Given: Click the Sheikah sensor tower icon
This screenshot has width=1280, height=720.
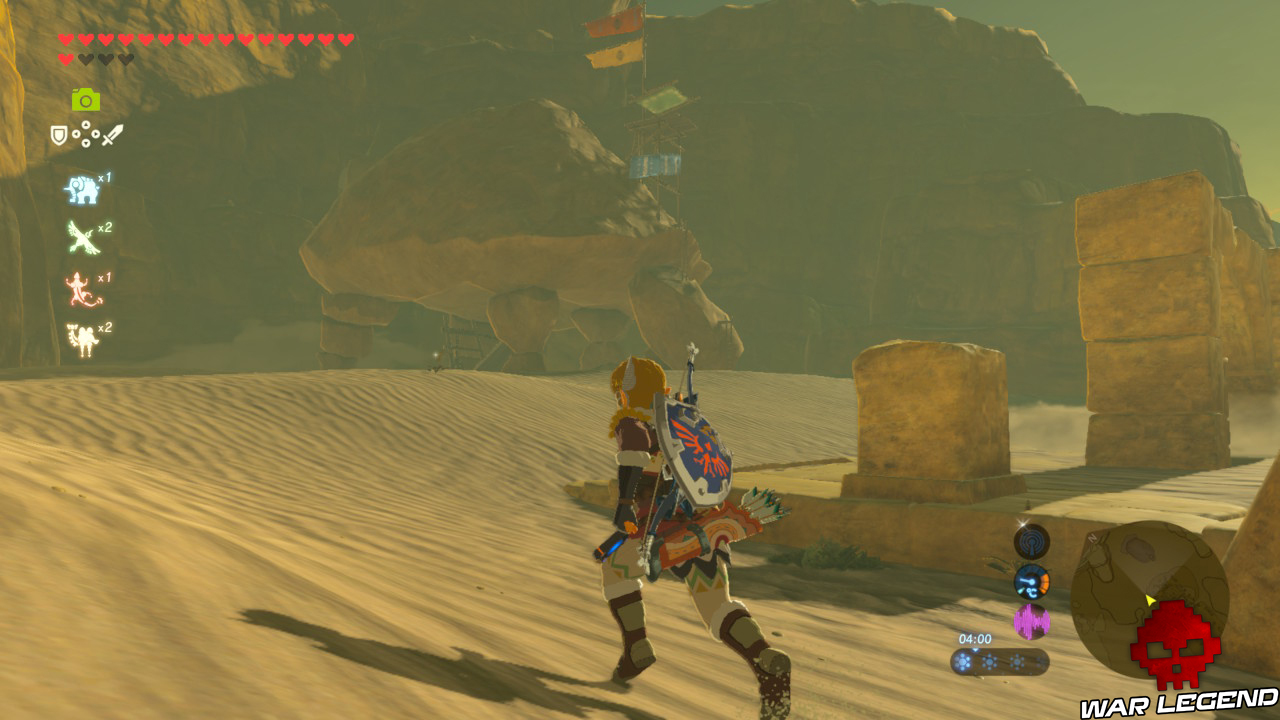Looking at the screenshot, I should pyautogui.click(x=1030, y=543).
